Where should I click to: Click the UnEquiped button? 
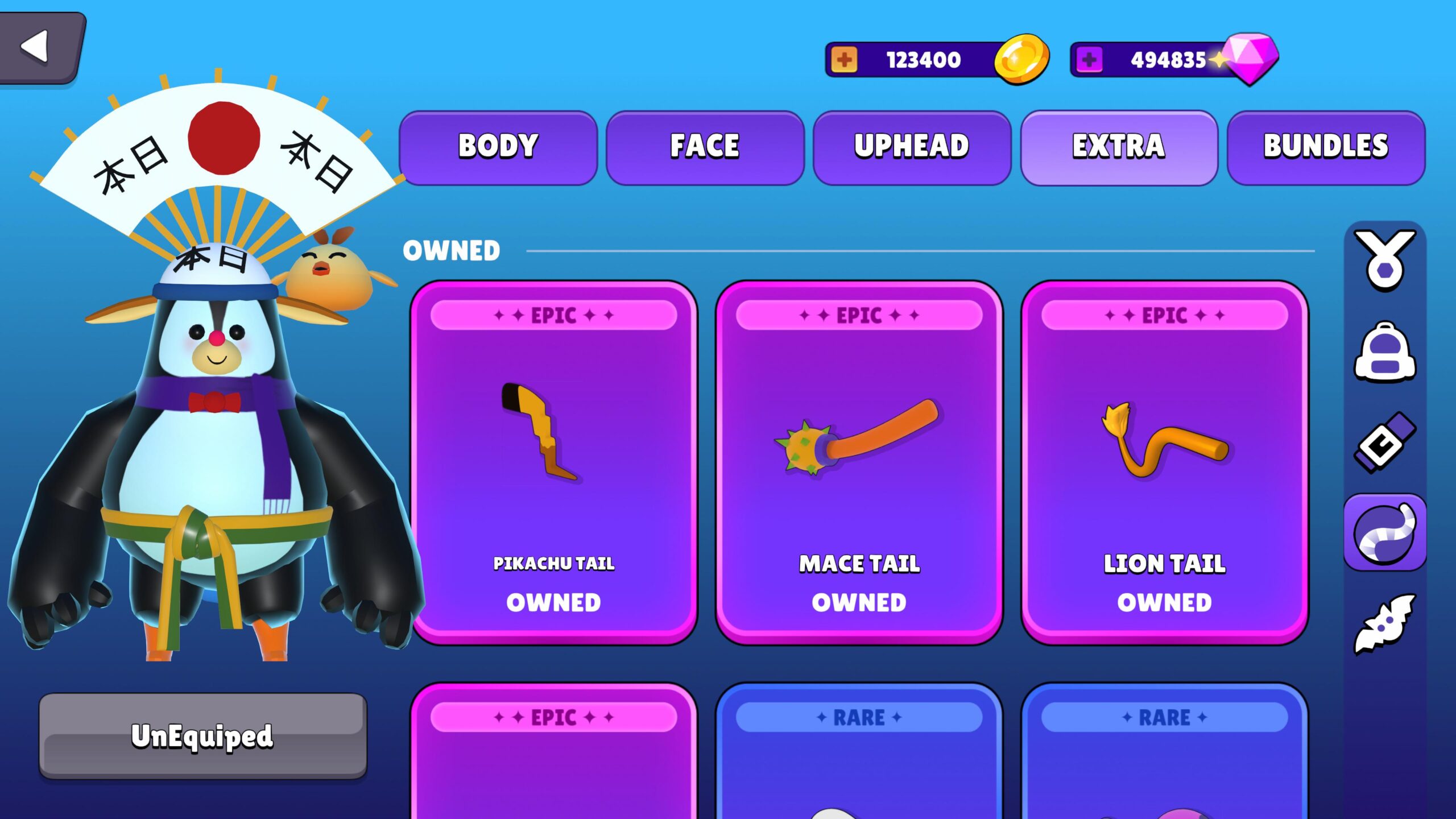click(202, 735)
